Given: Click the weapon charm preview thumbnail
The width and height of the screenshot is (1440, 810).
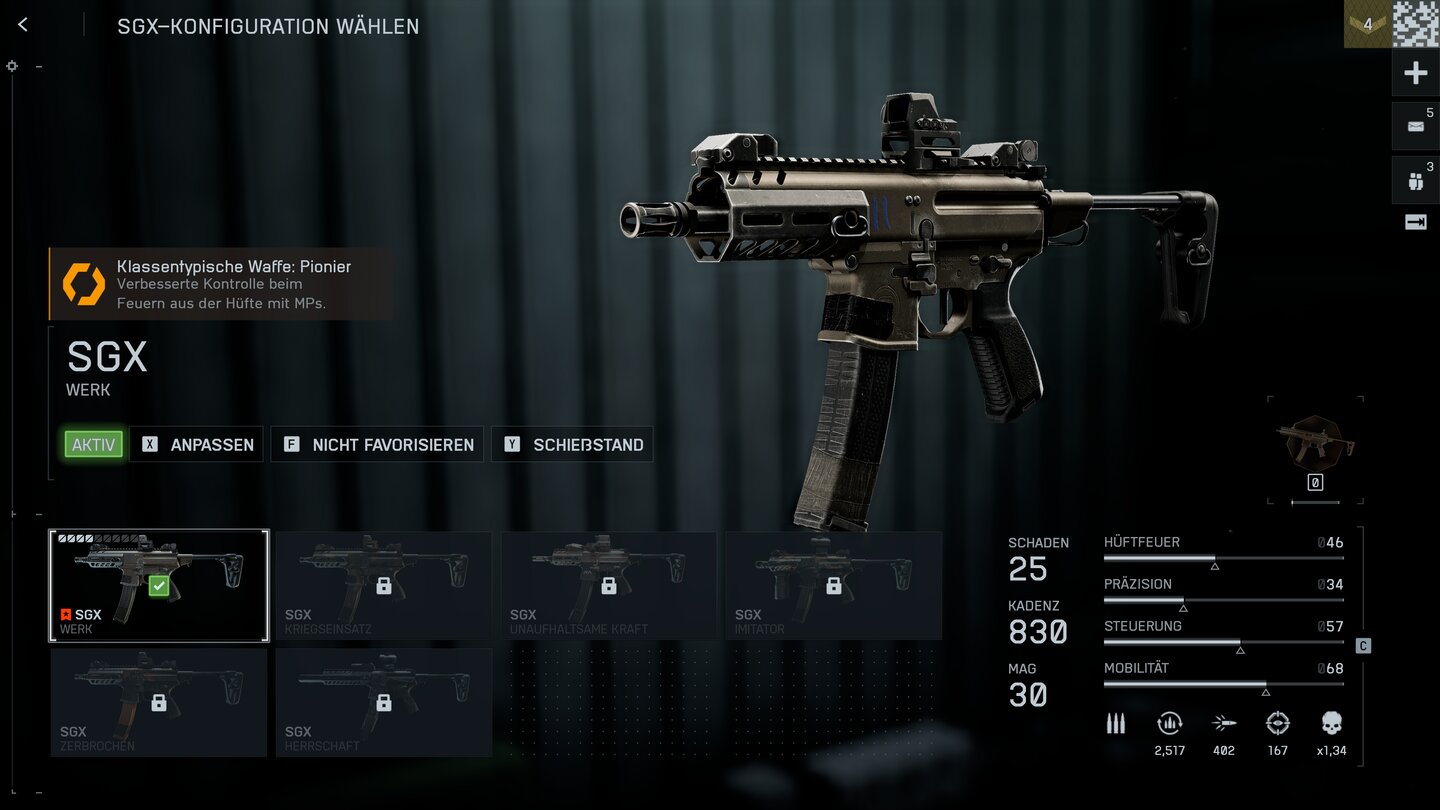Looking at the screenshot, I should pos(1315,441).
